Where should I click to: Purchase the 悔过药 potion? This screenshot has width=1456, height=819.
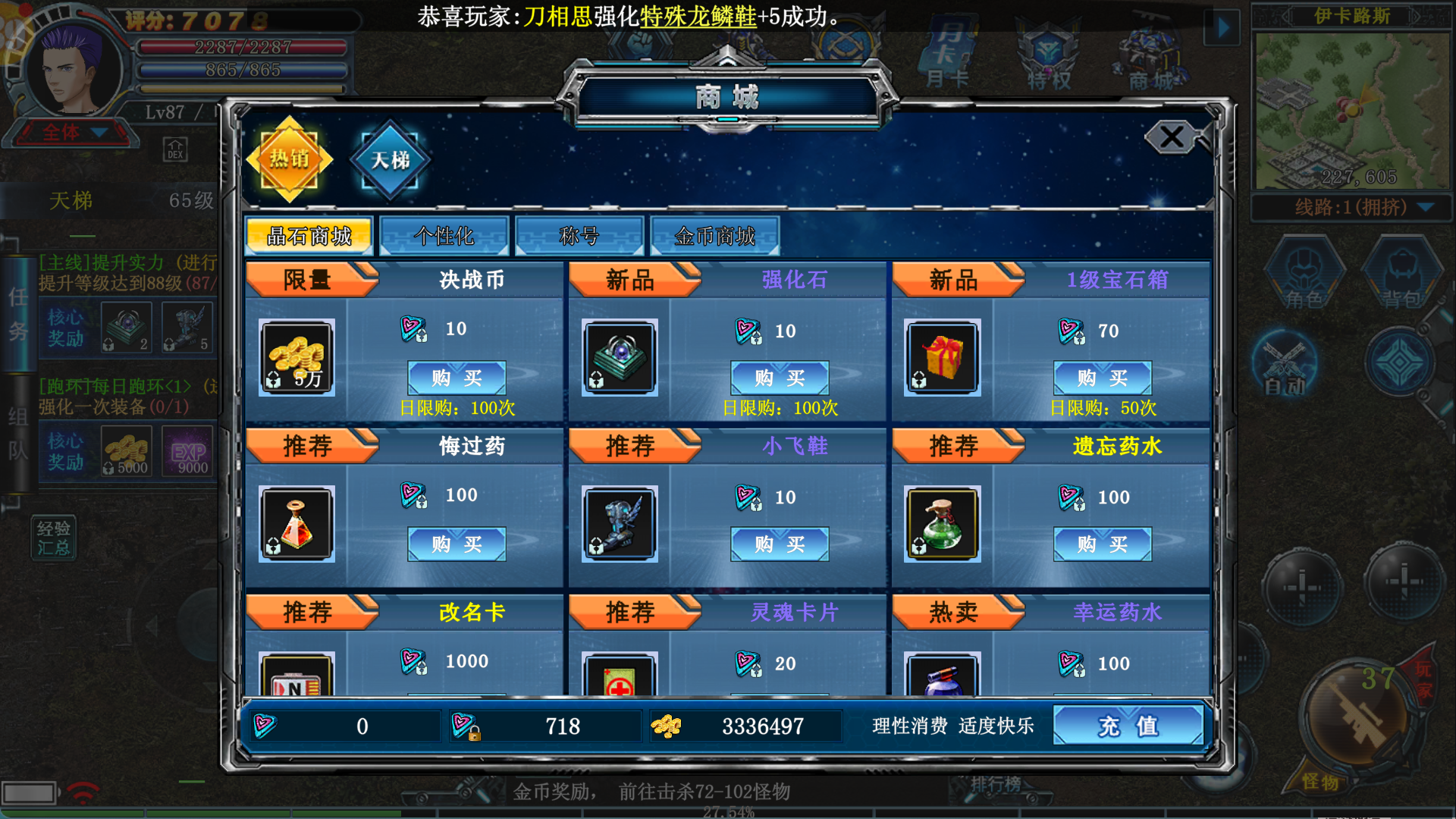[x=457, y=544]
